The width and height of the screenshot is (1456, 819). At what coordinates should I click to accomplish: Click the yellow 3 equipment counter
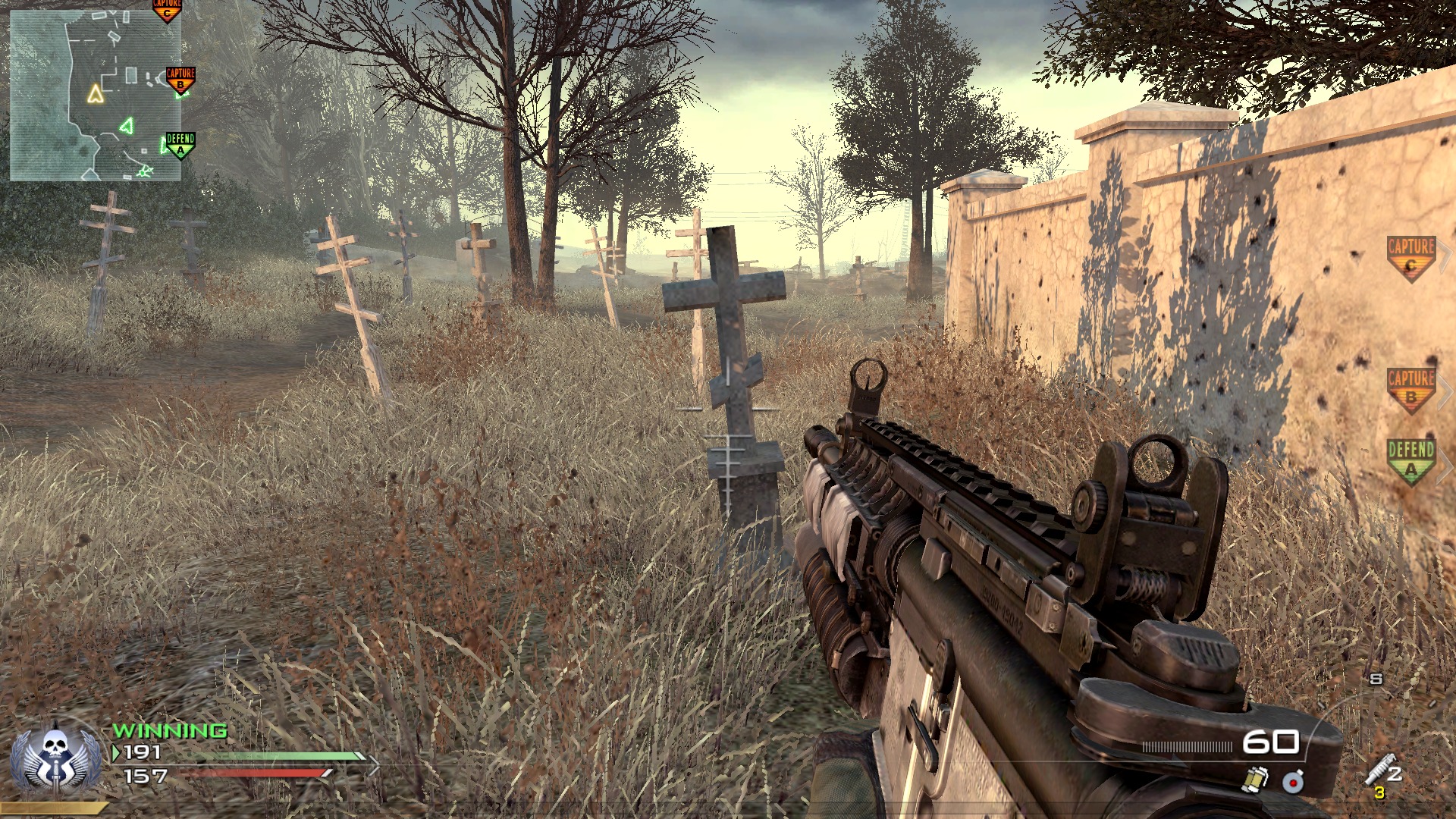(x=1380, y=792)
